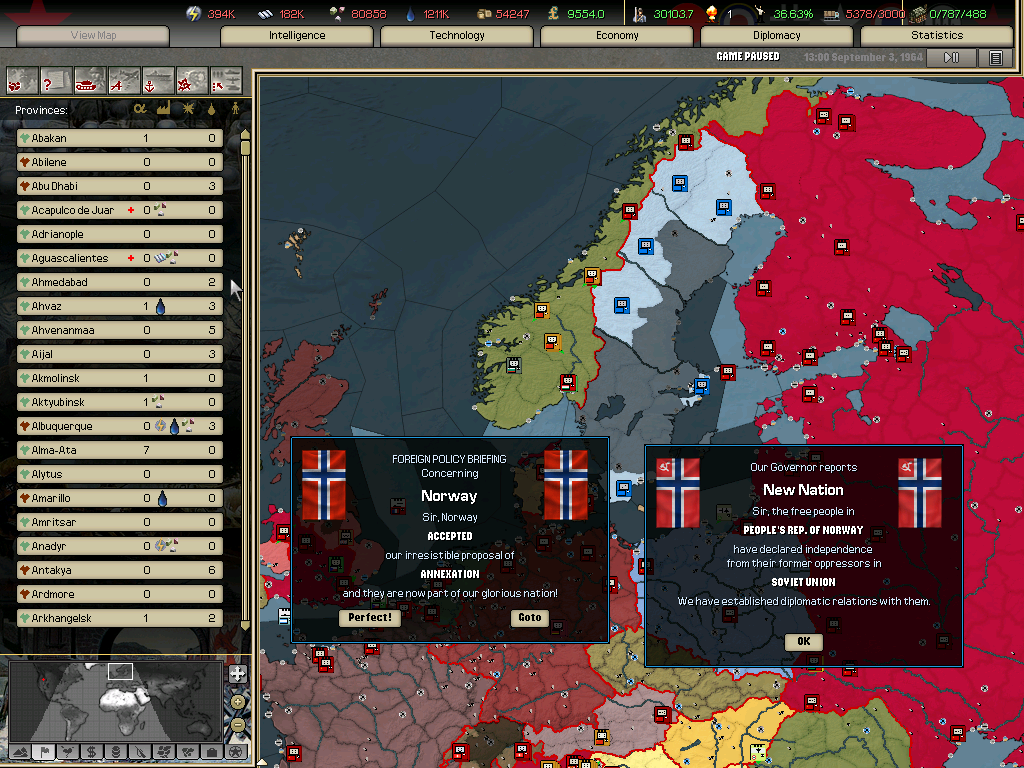Open the Economy screen
Viewport: 1024px width, 768px height.
pyautogui.click(x=617, y=36)
